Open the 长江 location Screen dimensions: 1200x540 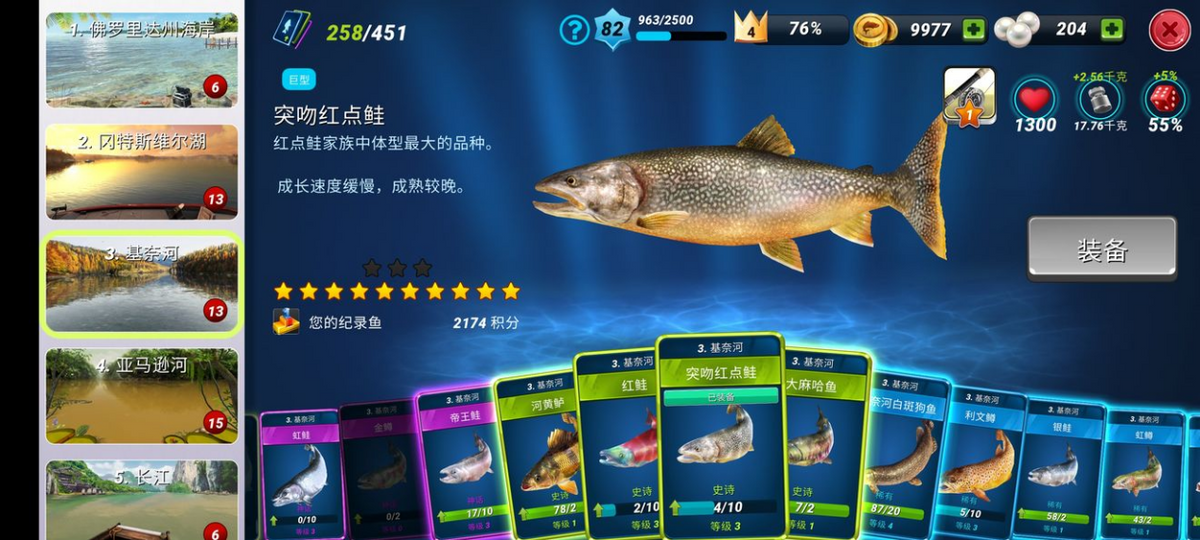pyautogui.click(x=142, y=500)
